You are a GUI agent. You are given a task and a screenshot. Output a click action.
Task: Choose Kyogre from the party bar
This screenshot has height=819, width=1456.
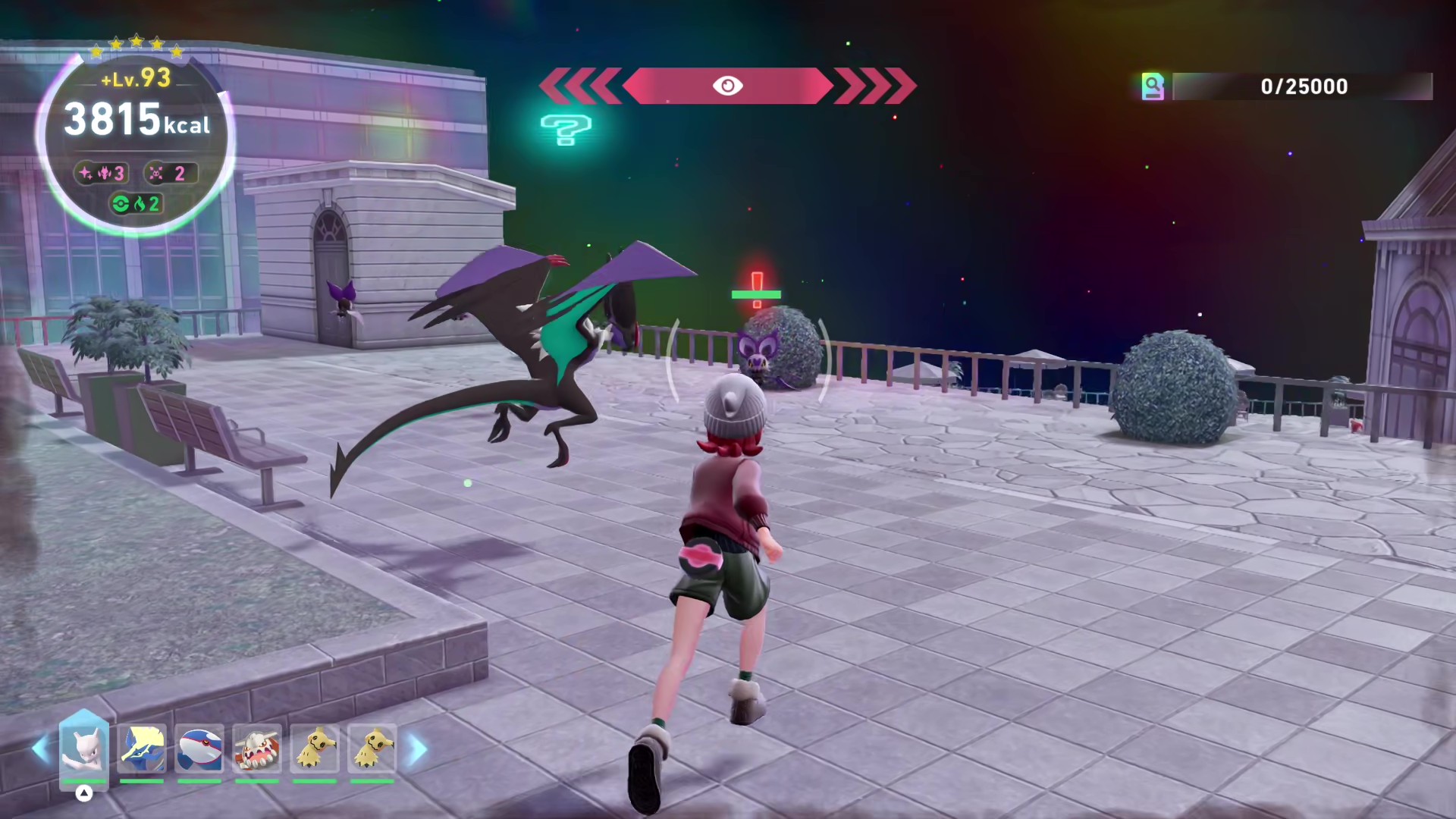(199, 748)
